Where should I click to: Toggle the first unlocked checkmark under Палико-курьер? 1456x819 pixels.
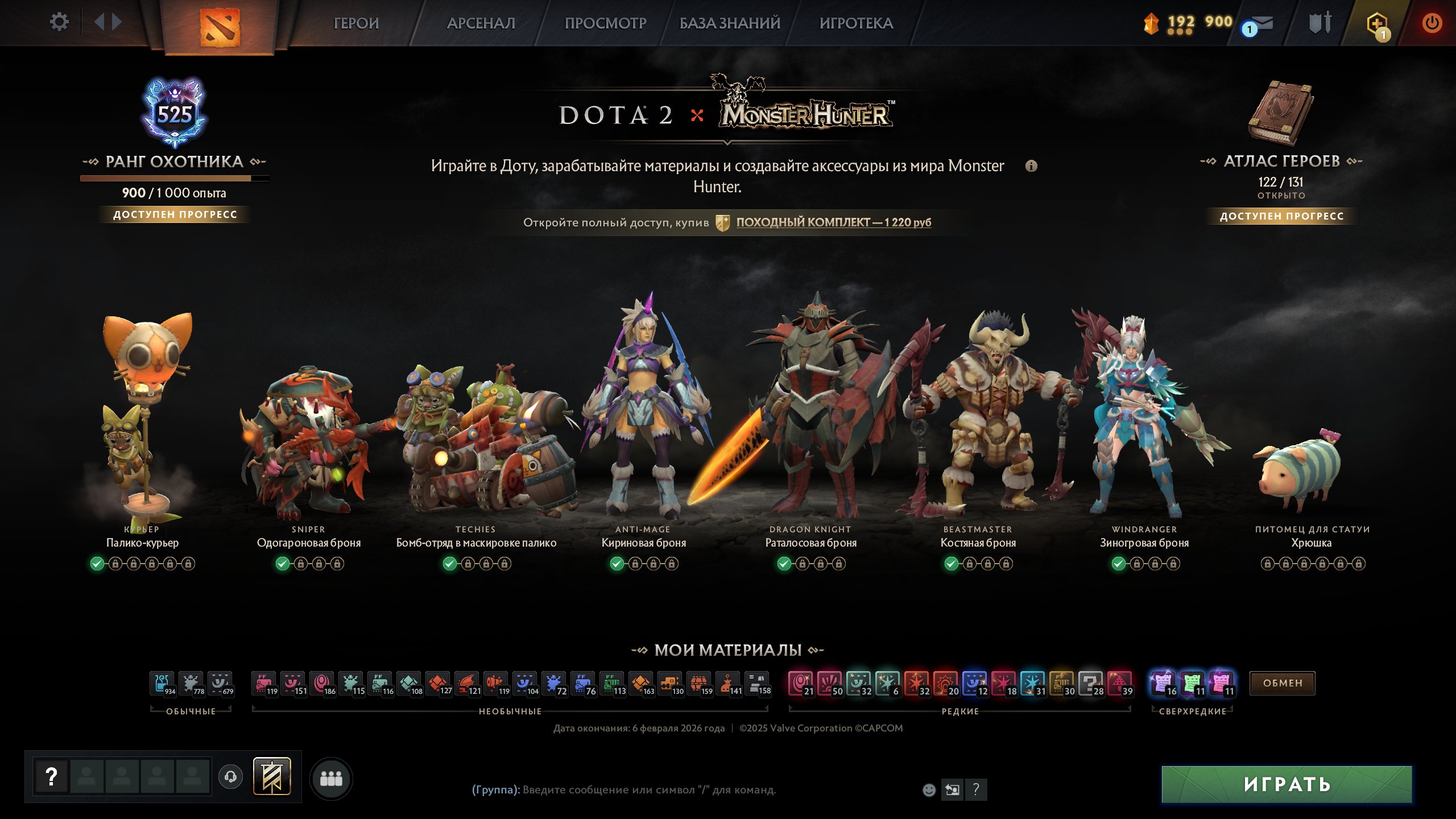pyautogui.click(x=97, y=564)
